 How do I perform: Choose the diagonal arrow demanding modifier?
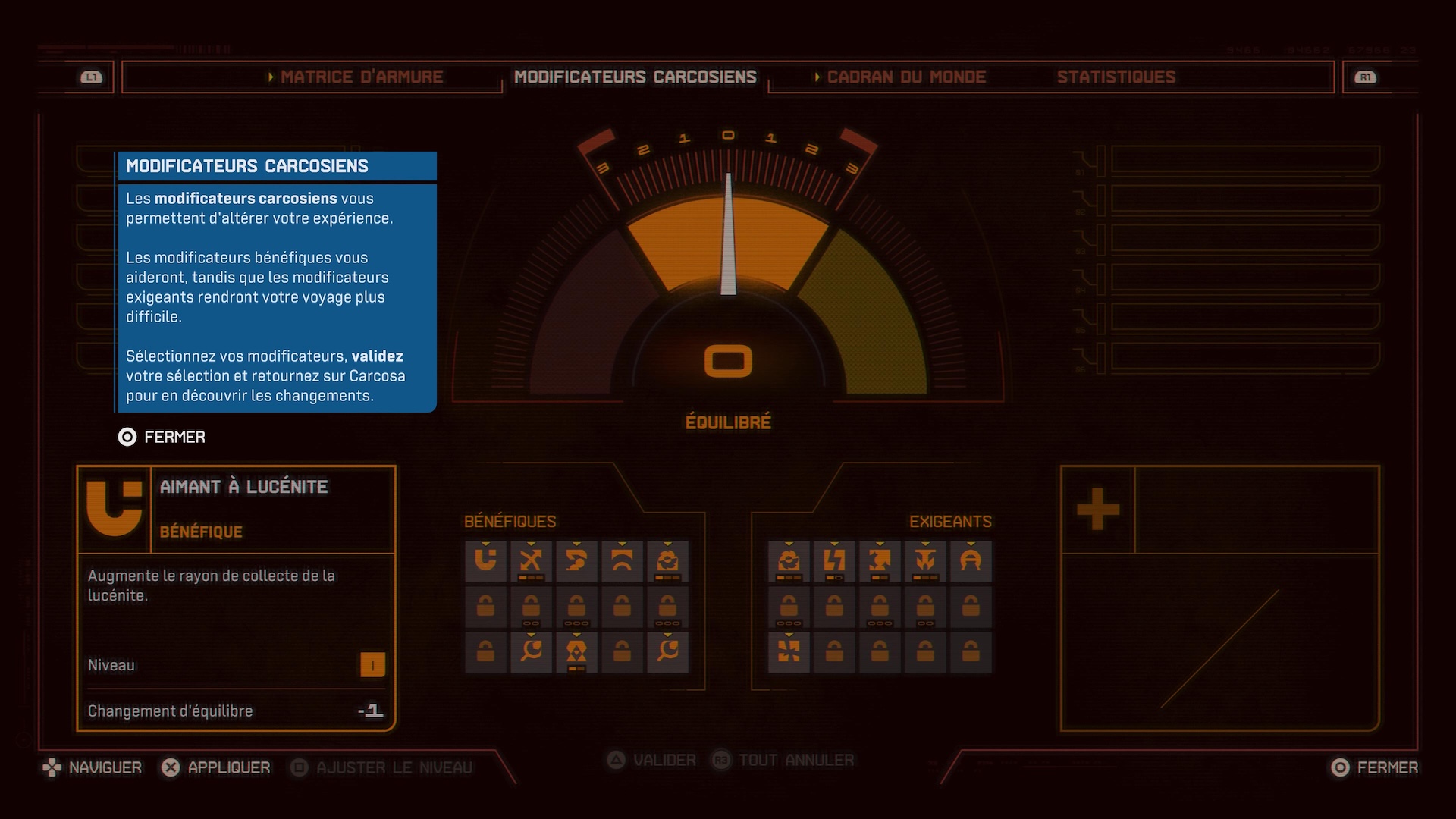880,561
